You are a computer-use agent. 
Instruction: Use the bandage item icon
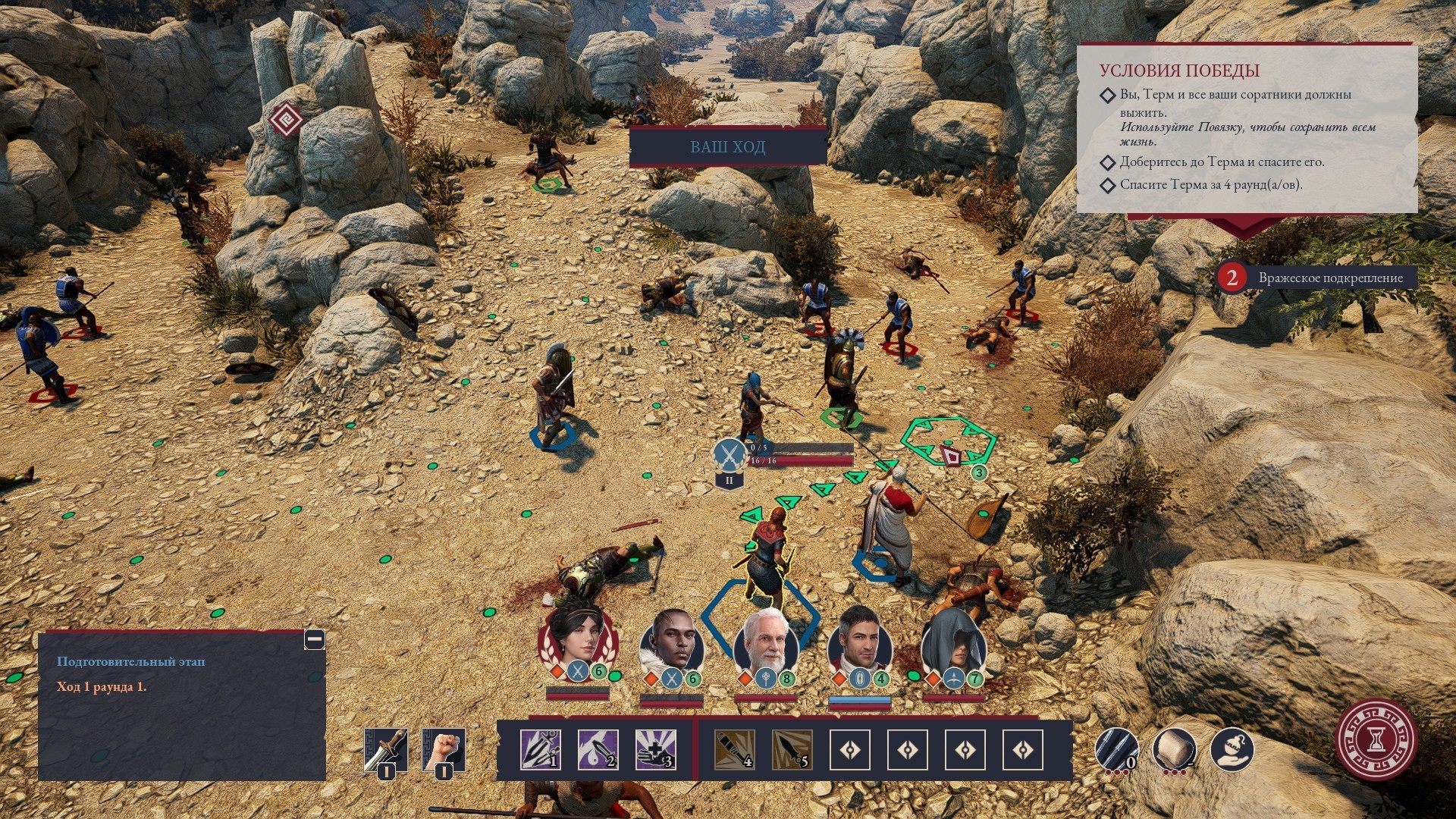tap(1174, 749)
